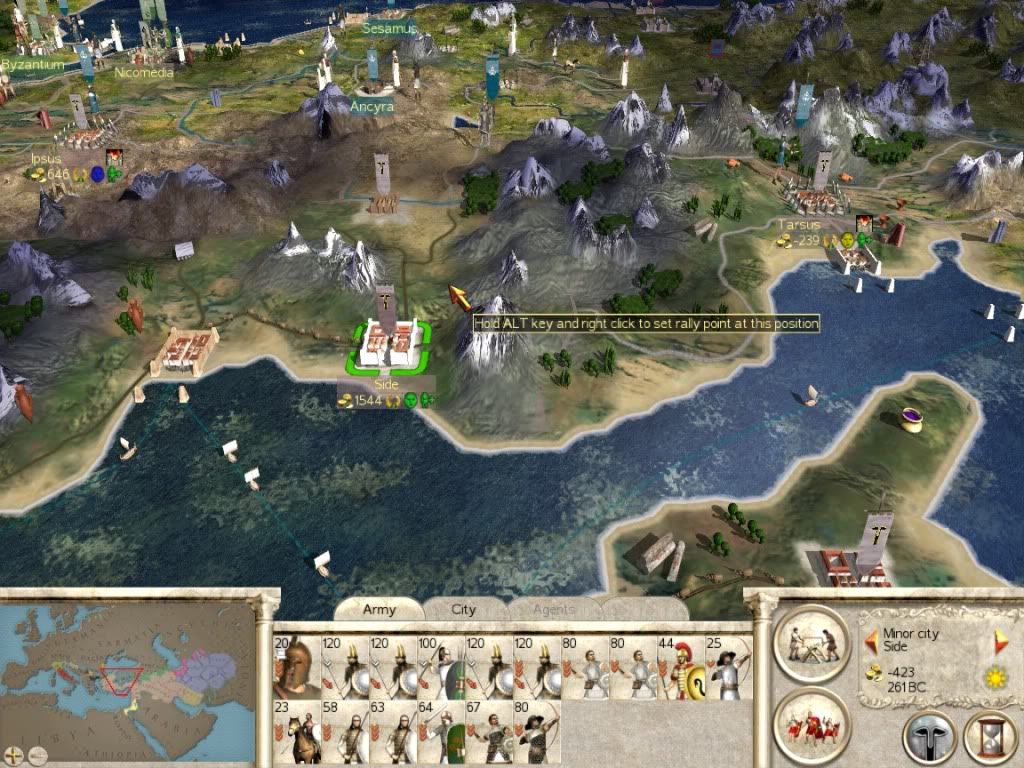
Task: Open the faction overview helmet button
Action: (929, 738)
